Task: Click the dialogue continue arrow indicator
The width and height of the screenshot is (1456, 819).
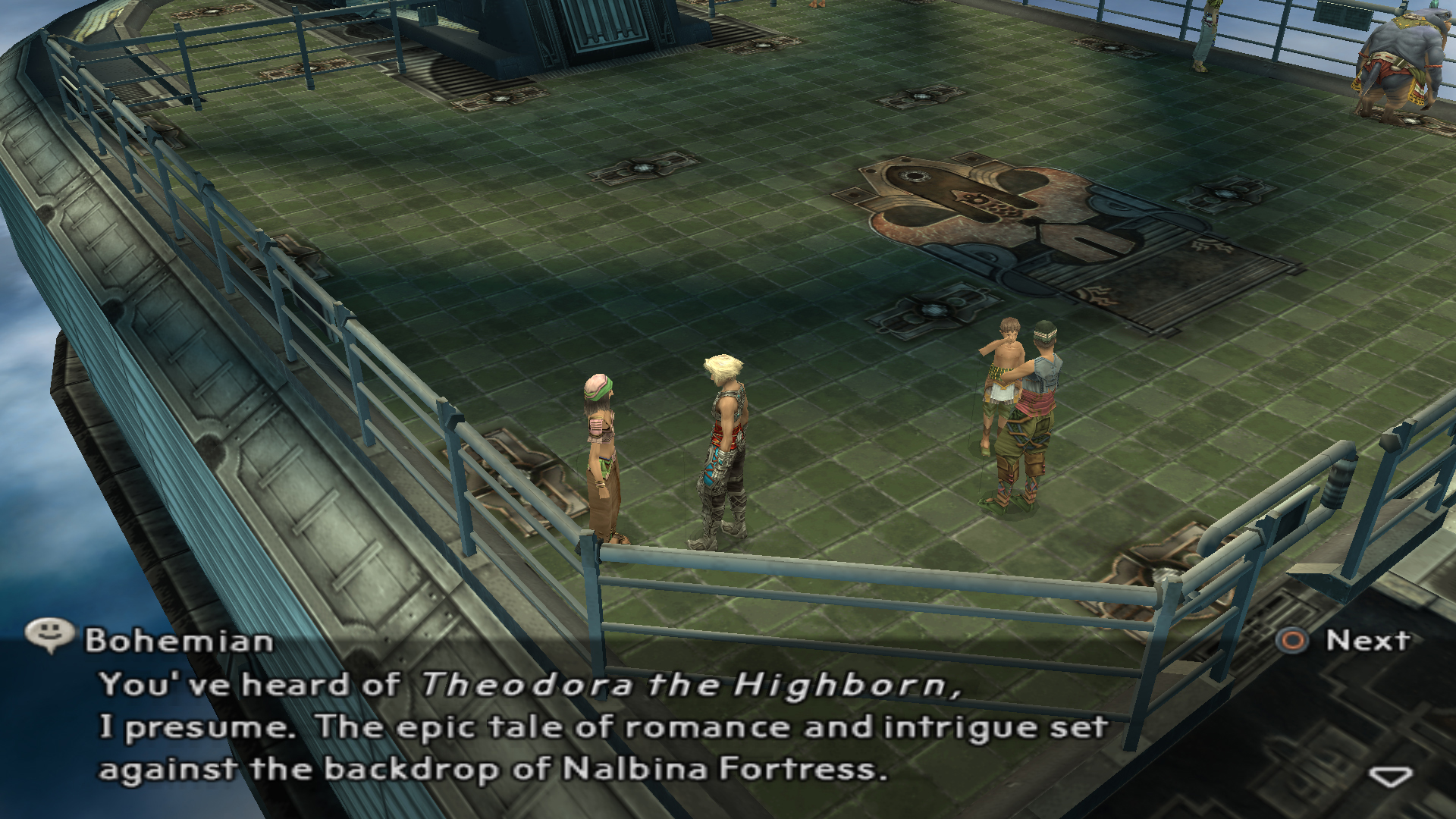Action: pos(1390,777)
